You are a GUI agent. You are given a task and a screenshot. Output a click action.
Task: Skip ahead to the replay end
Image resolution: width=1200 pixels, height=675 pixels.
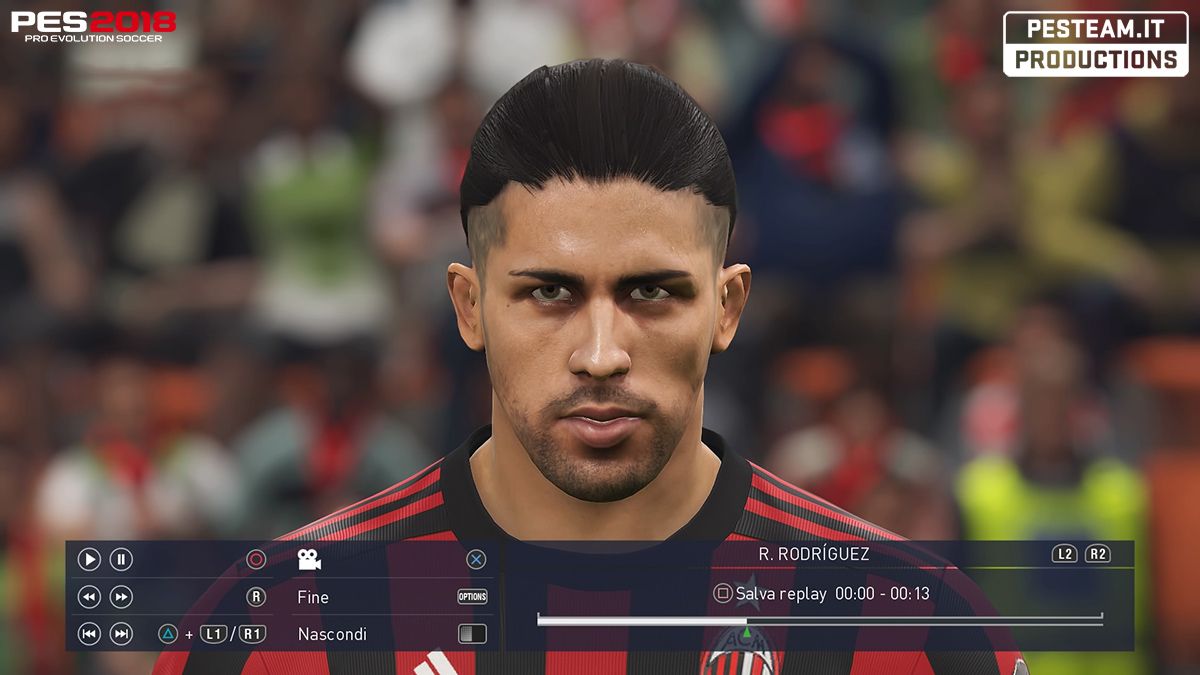pyautogui.click(x=121, y=634)
